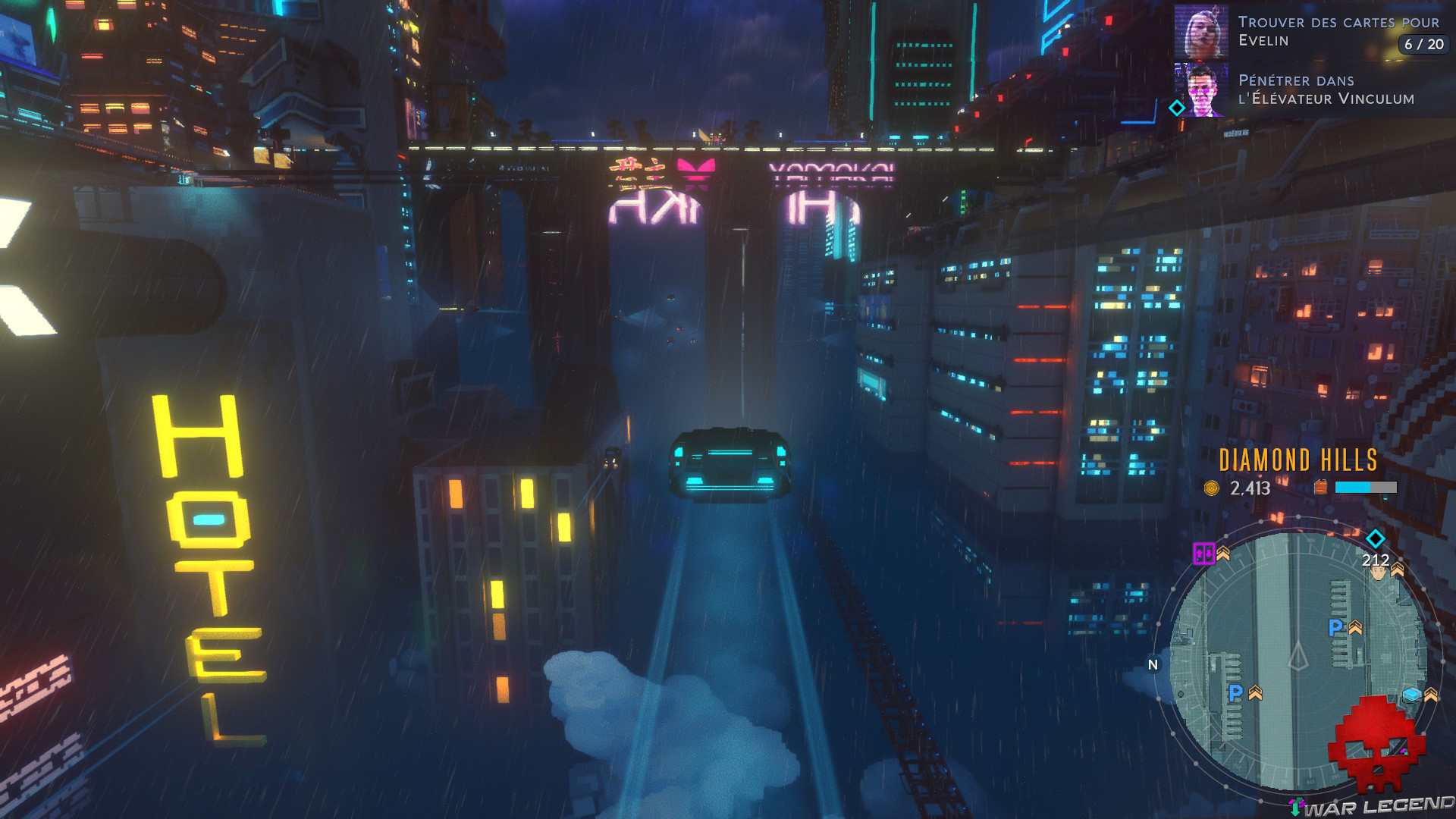
Task: Toggle the waypoint diamond next to the Vinculum quest
Action: 1177,108
